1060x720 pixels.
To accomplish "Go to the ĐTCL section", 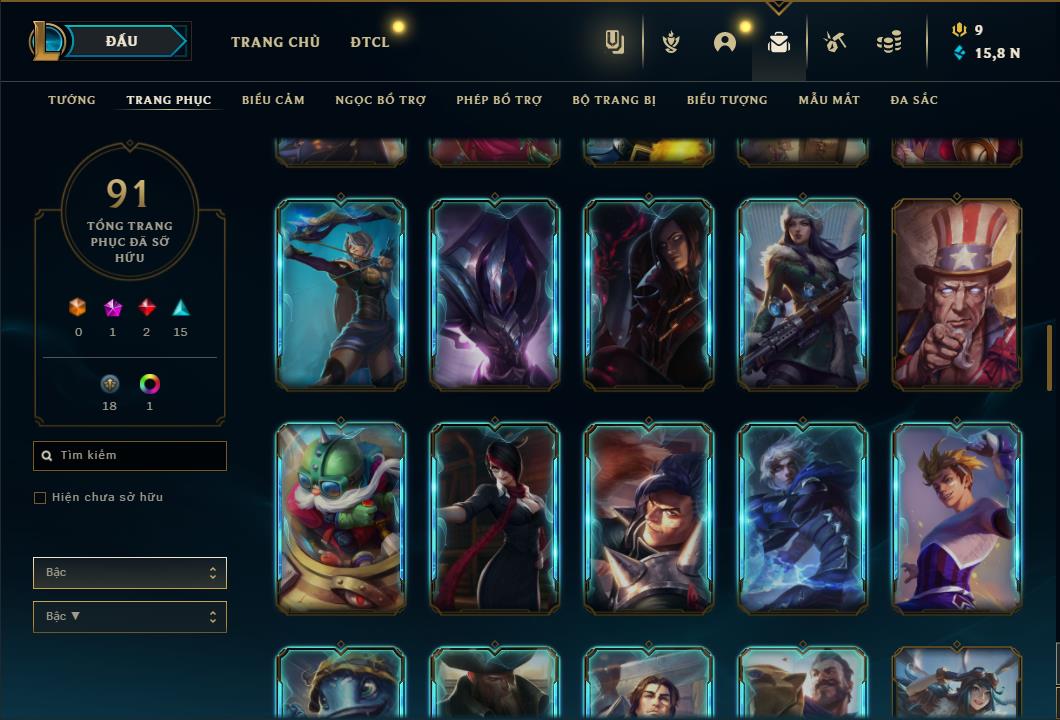I will click(370, 42).
